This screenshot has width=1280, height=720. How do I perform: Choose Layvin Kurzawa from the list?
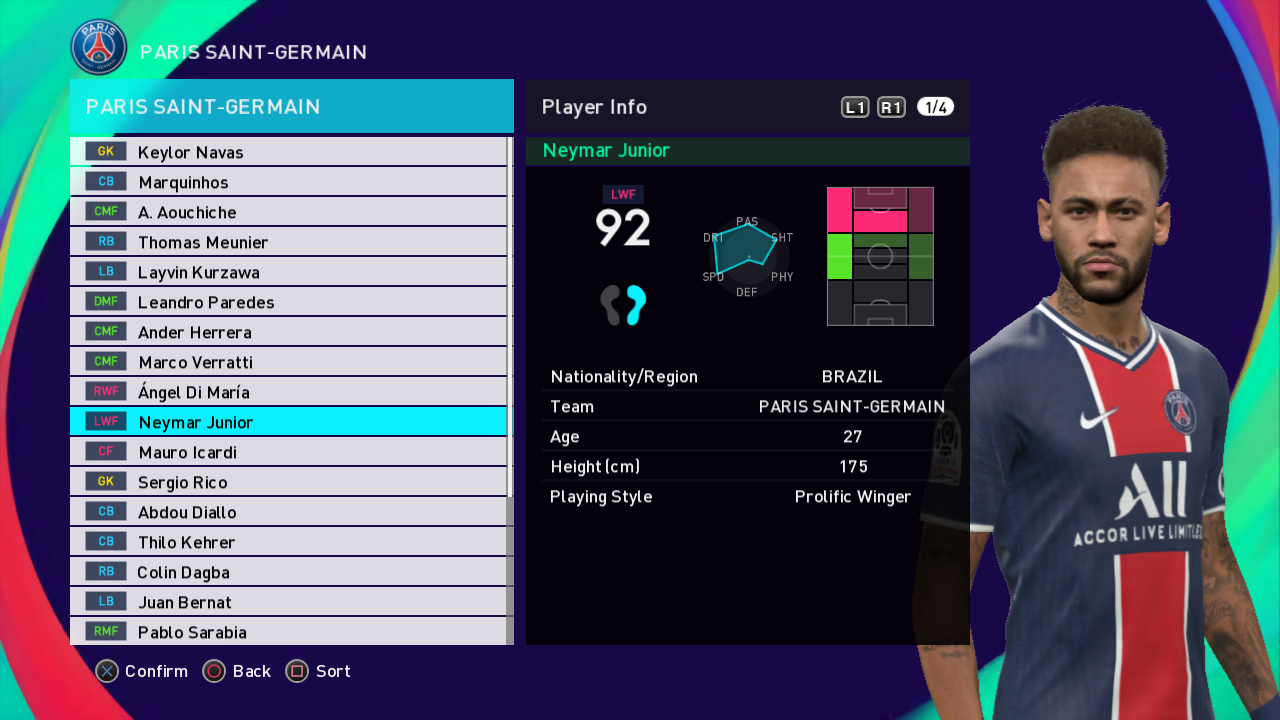(288, 272)
